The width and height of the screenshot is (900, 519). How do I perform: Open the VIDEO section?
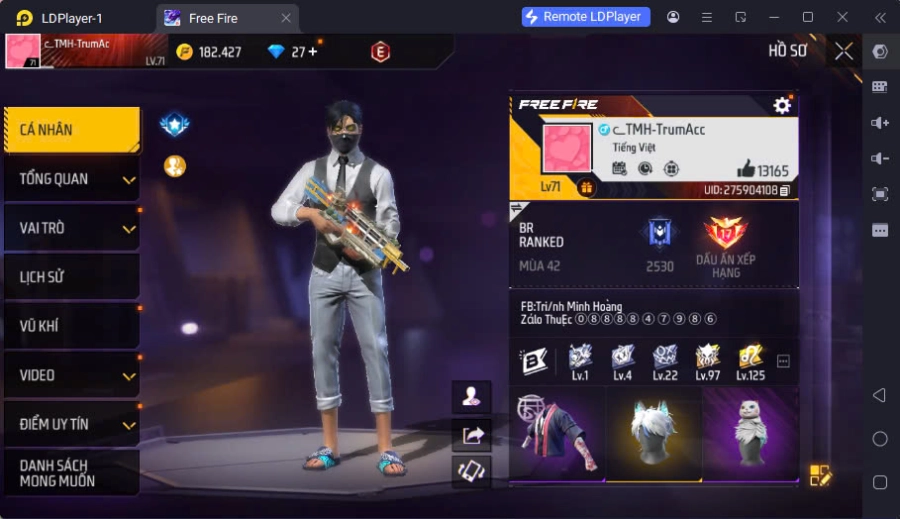(x=70, y=375)
